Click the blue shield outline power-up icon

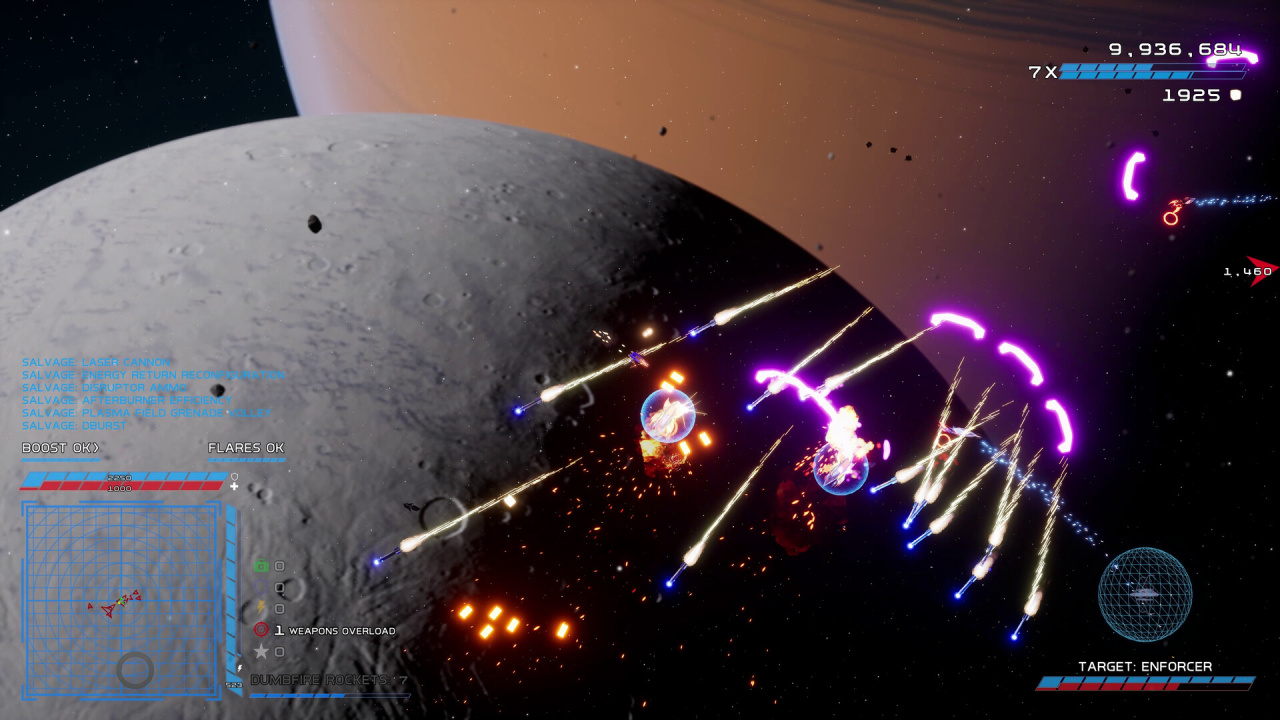pos(261,587)
